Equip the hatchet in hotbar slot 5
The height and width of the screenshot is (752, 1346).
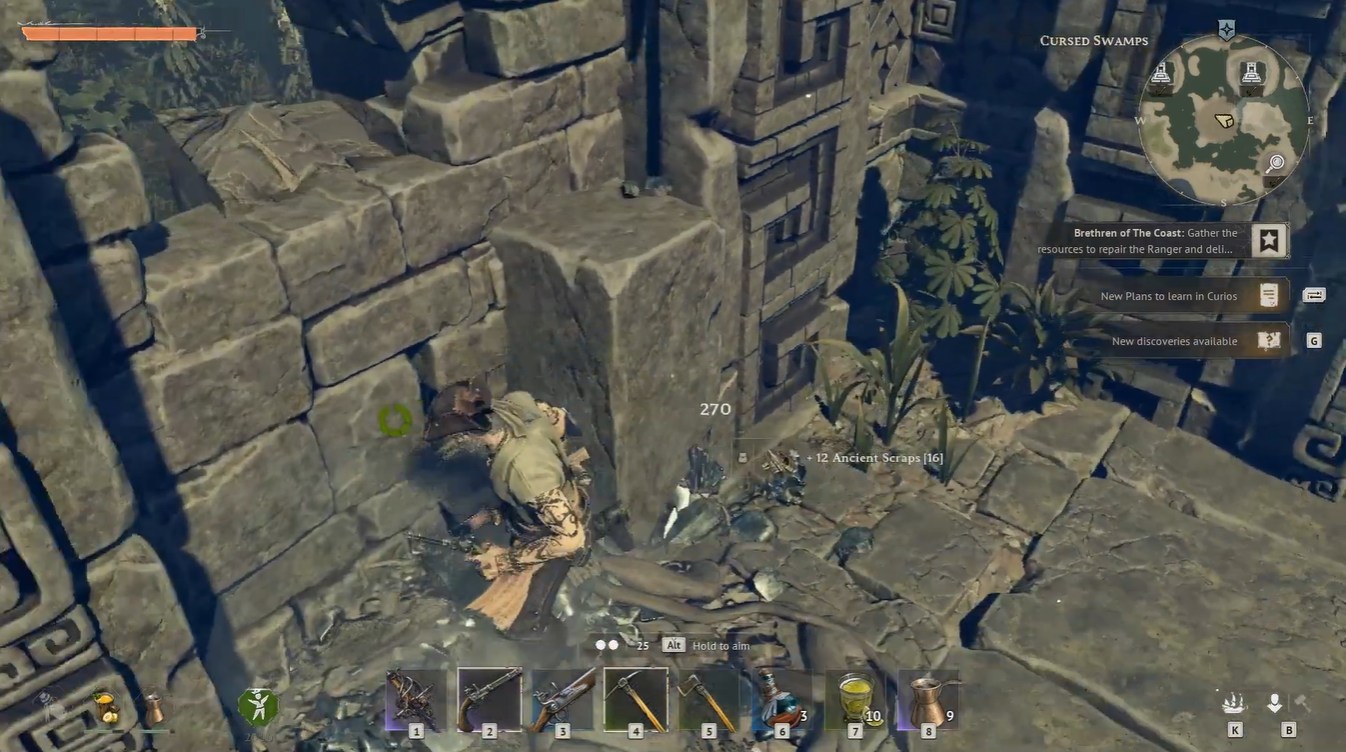pyautogui.click(x=707, y=700)
